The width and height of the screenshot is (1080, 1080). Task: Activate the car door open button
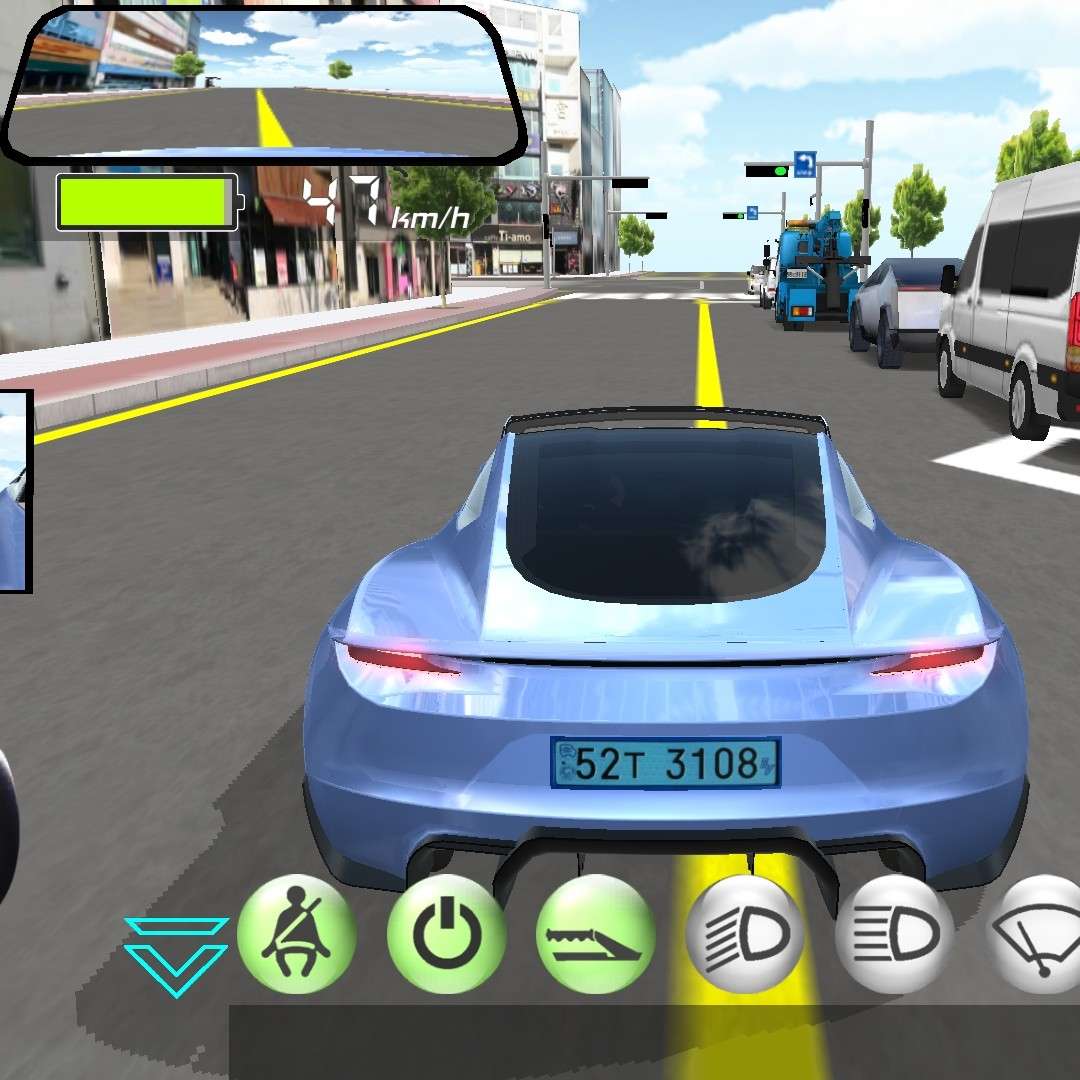tap(596, 934)
